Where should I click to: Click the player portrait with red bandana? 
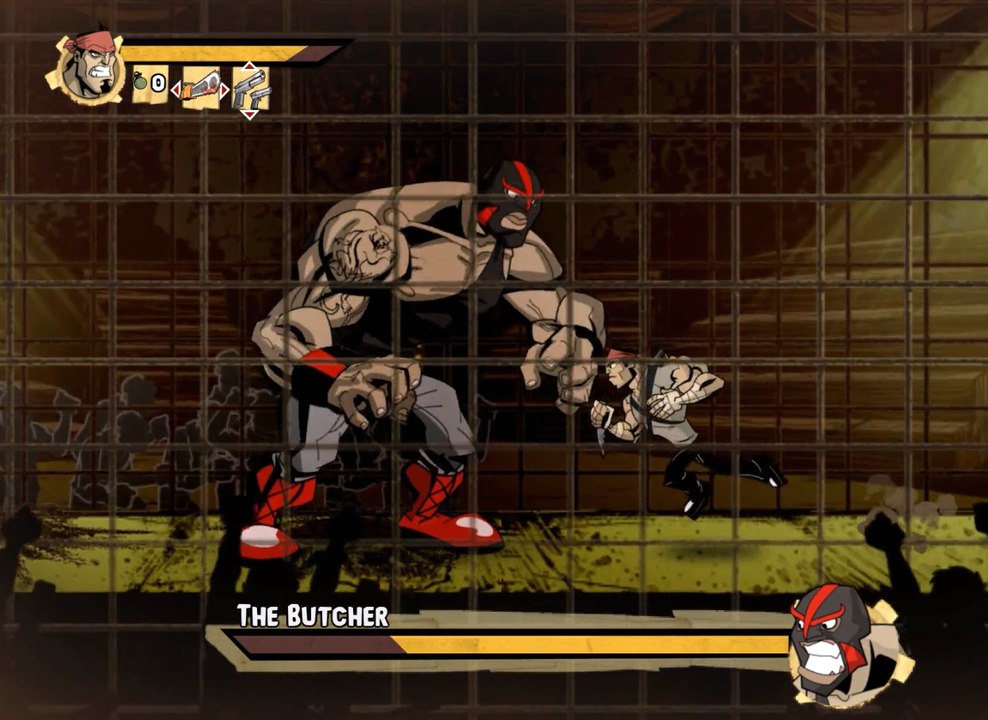tap(91, 67)
